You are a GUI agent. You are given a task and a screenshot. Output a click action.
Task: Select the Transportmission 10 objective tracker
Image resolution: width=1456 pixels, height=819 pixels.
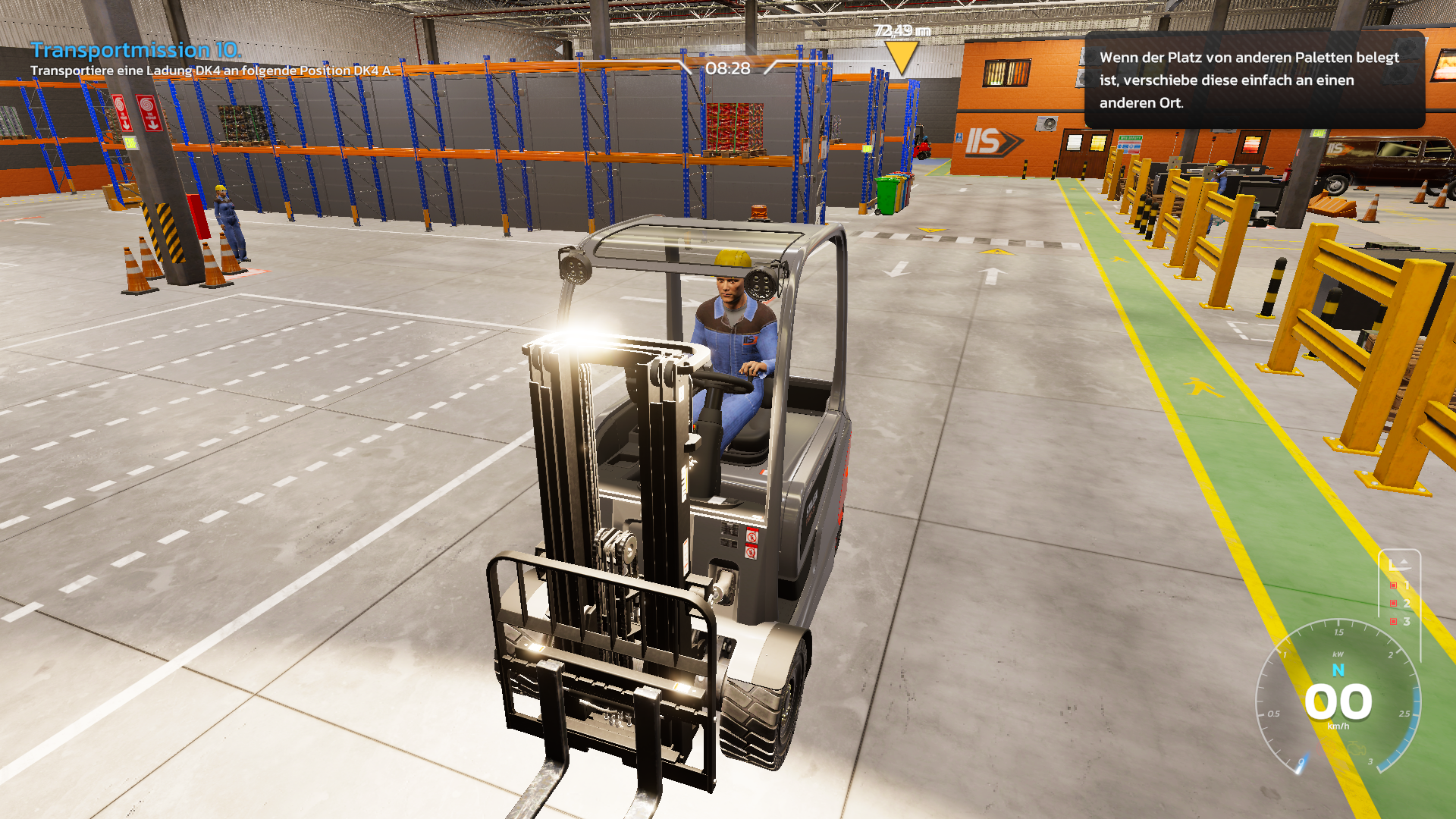[x=136, y=51]
